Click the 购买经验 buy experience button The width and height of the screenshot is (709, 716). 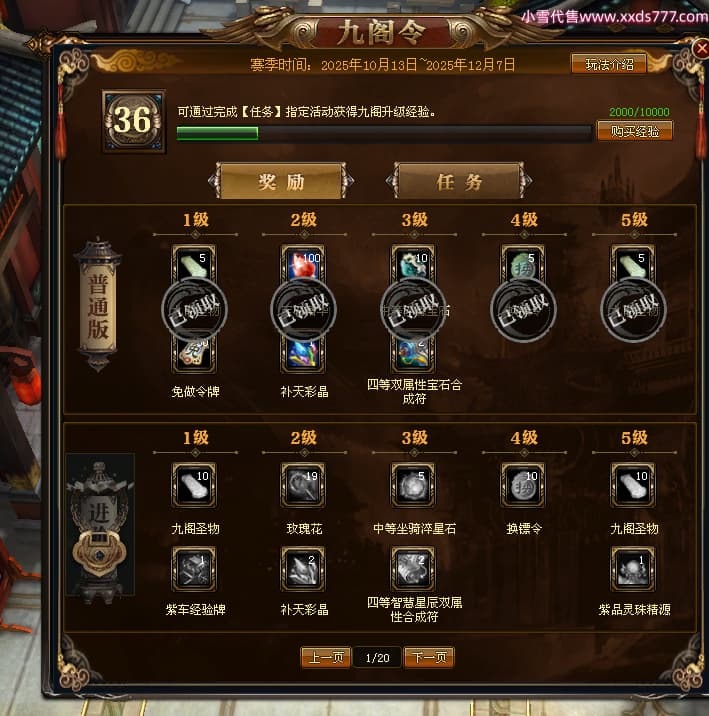point(634,131)
